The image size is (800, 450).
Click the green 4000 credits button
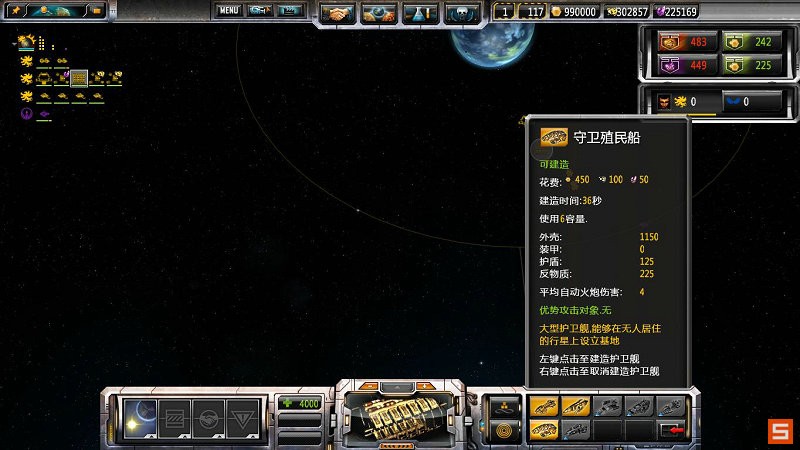(300, 404)
